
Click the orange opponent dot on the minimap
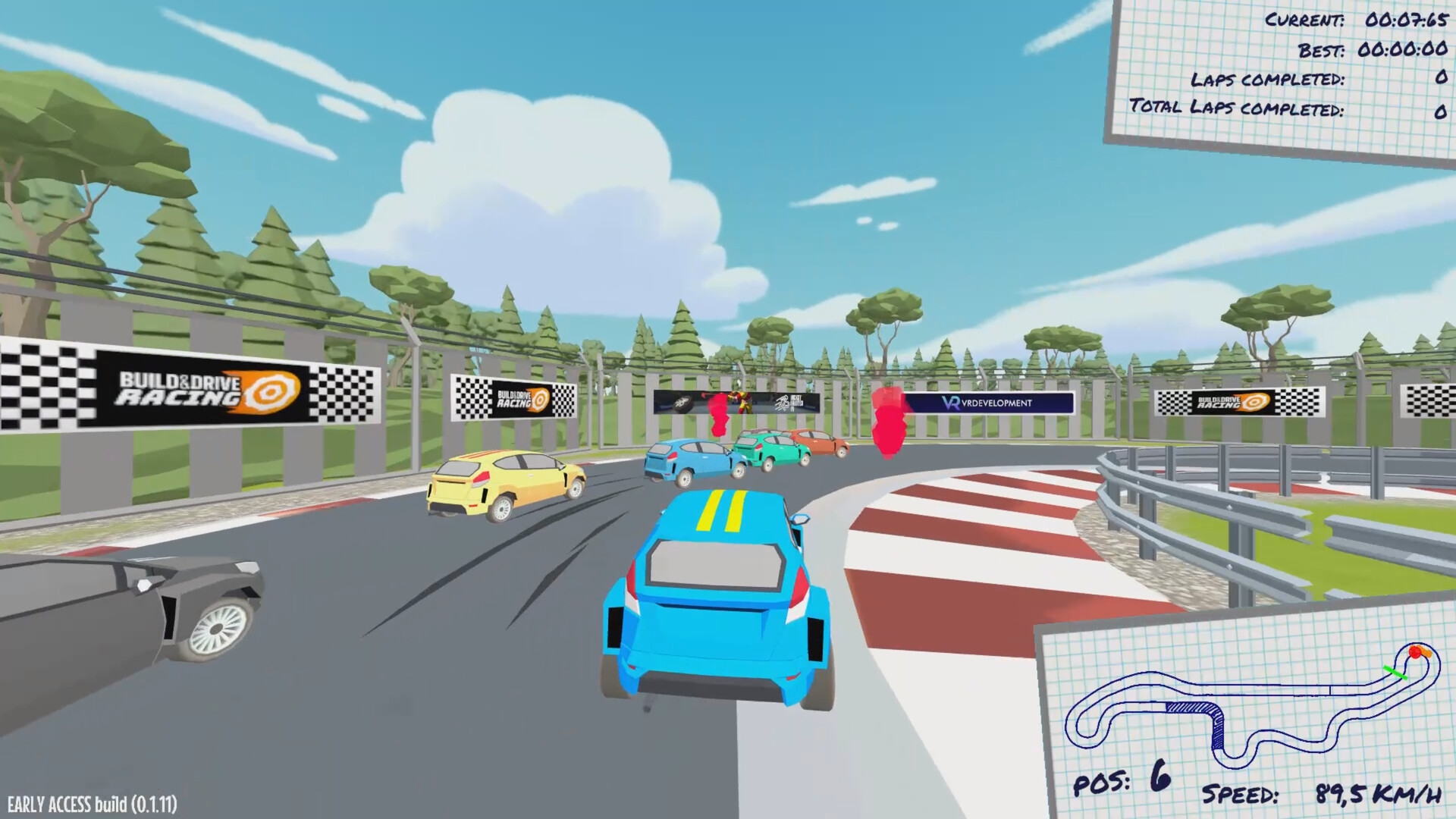pyautogui.click(x=1427, y=652)
